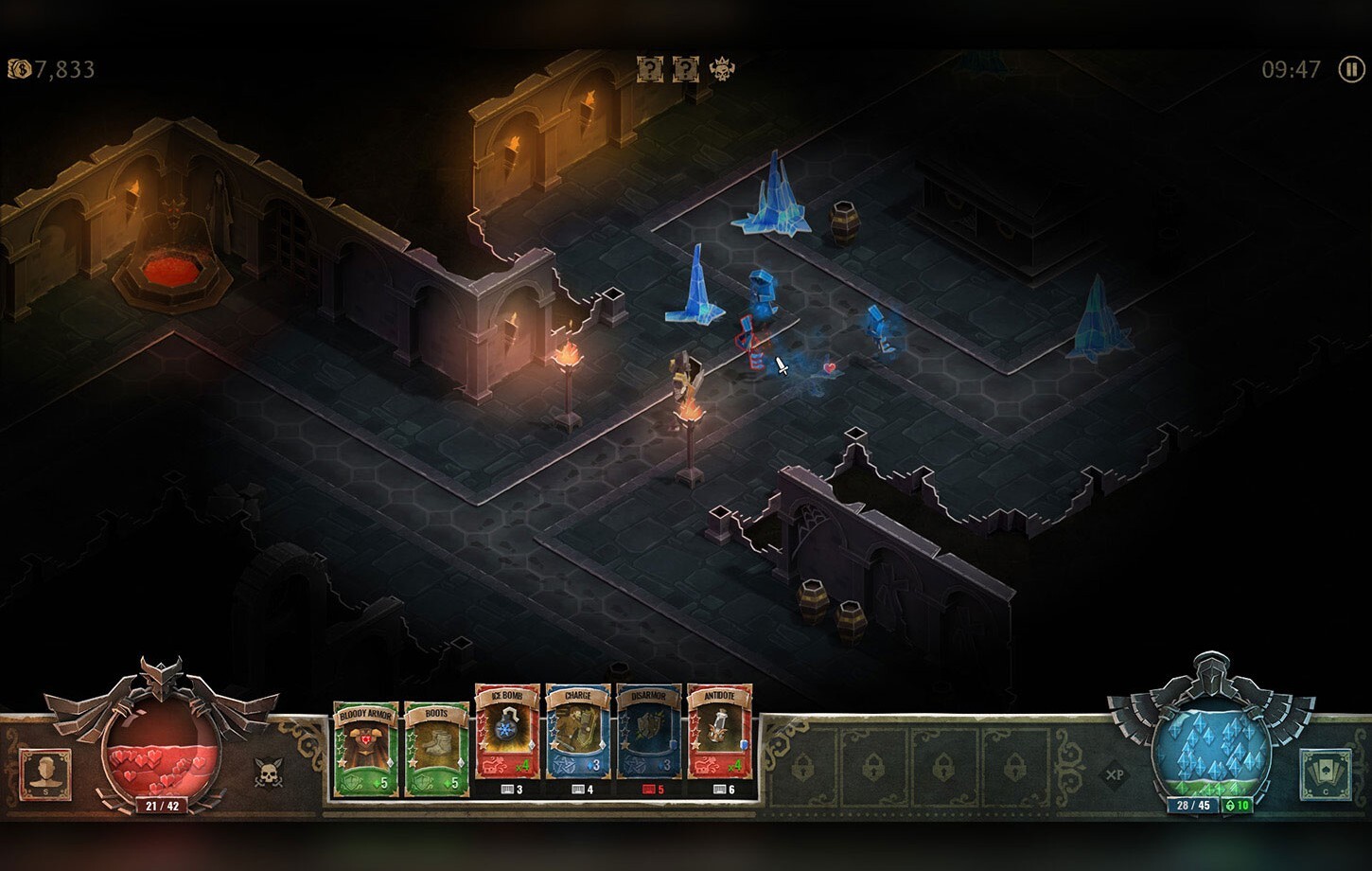Screen dimensions: 1372x871
Task: Pick the Disarmor card
Action: (x=649, y=734)
